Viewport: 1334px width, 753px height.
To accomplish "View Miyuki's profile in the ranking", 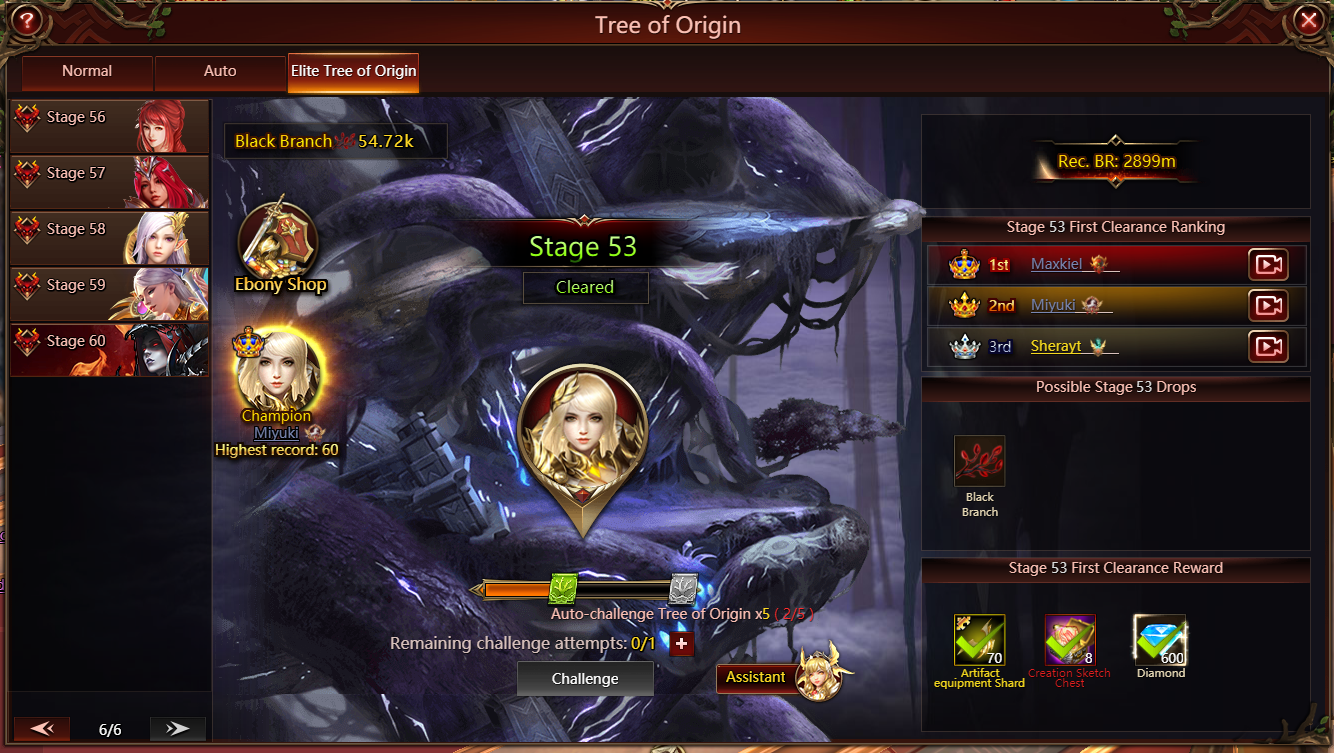I will [x=1053, y=306].
